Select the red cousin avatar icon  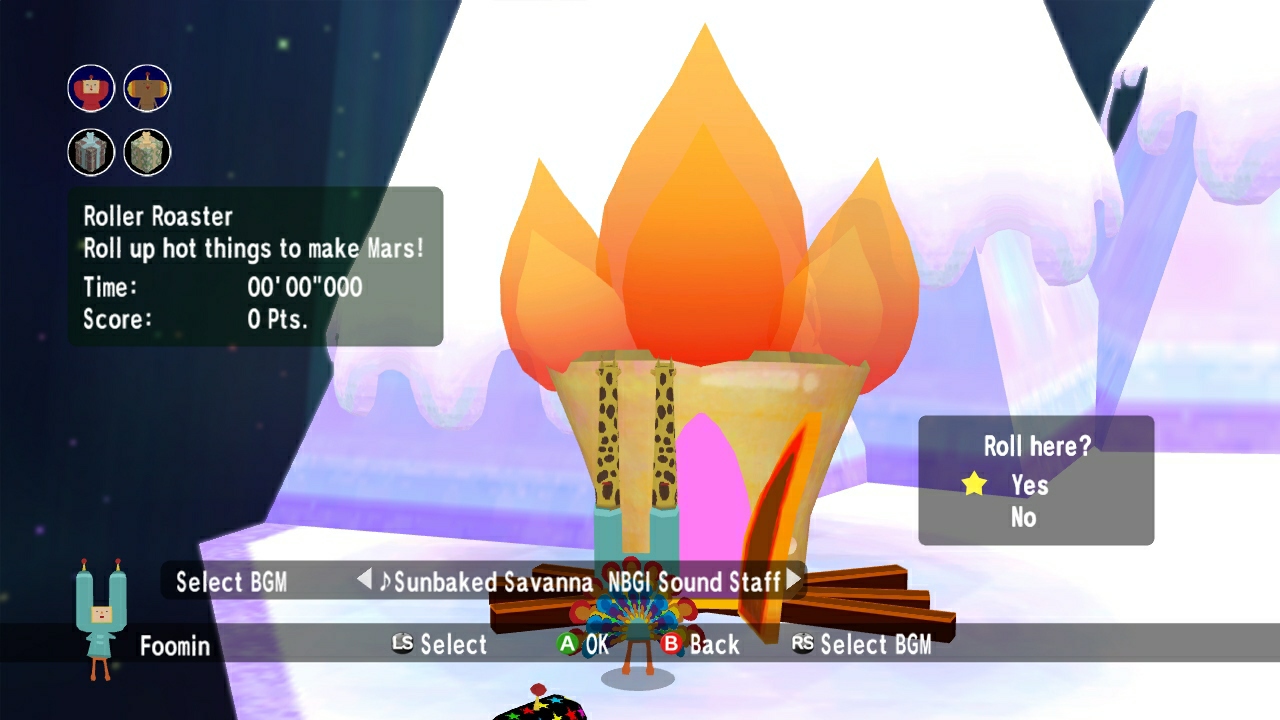pos(91,88)
